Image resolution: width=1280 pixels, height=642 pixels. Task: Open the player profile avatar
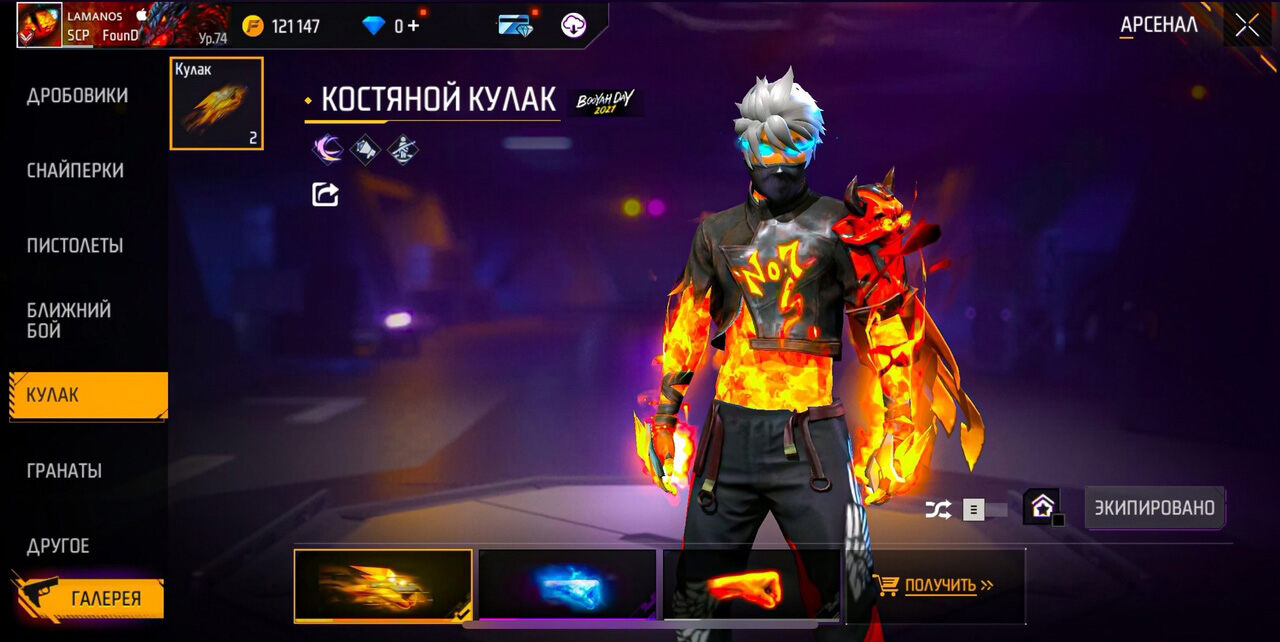pos(39,25)
